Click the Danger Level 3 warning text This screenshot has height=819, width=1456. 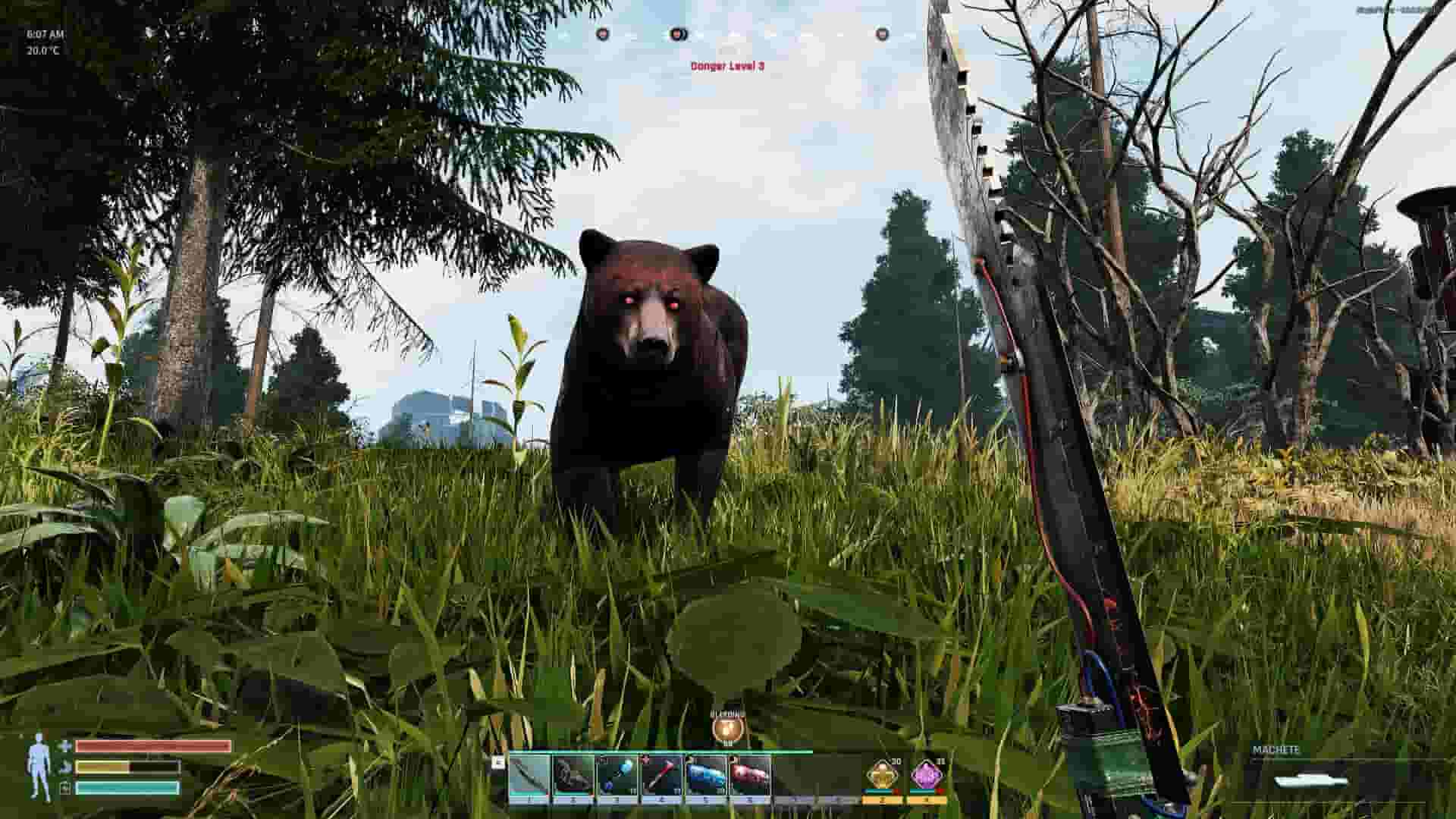[729, 66]
